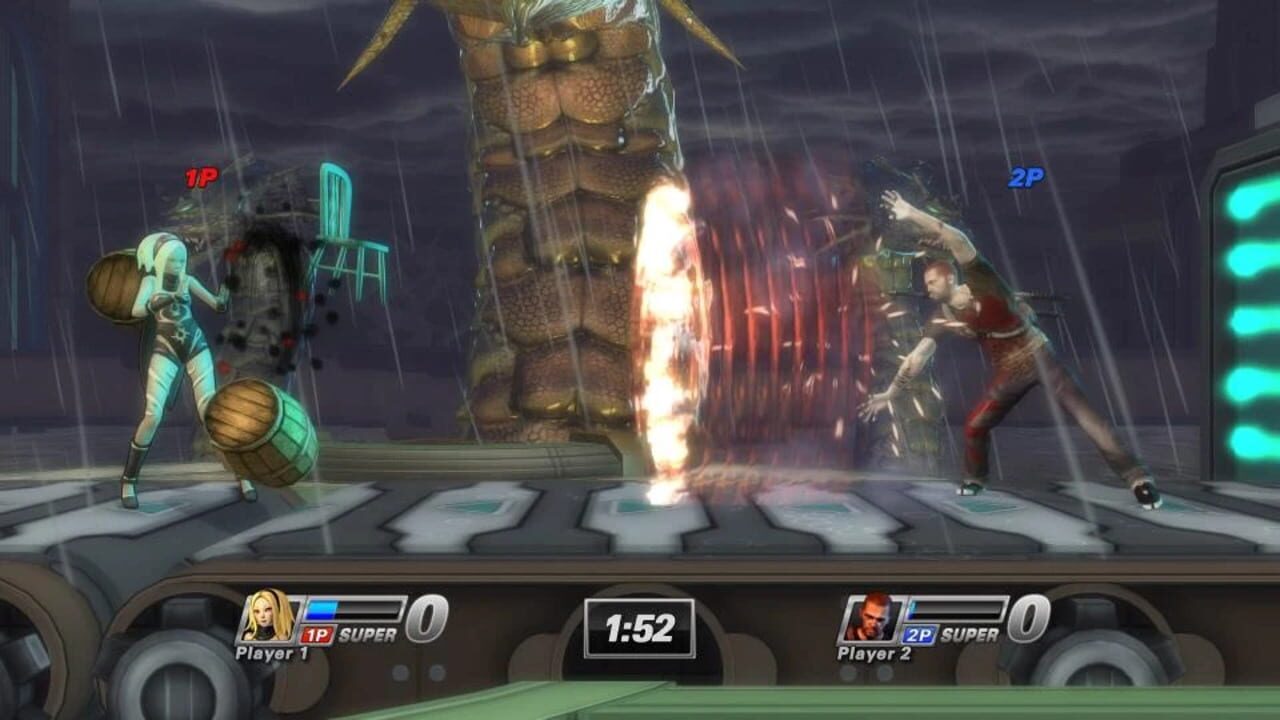Click the Player 2 character portrait
Viewport: 1280px width, 720px height.
pos(870,620)
